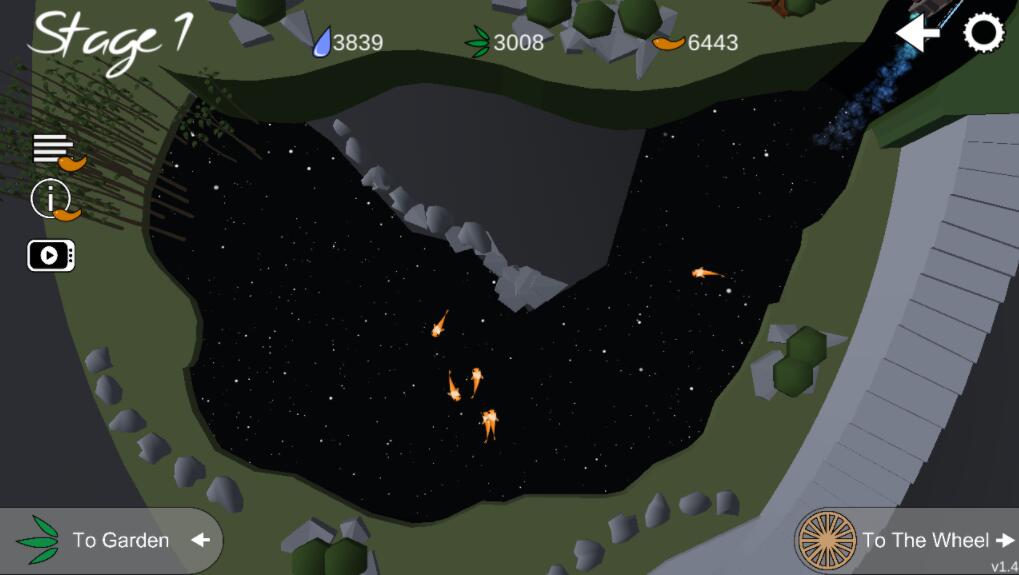Watch a video ad via the play icon
1019x575 pixels.
coord(51,256)
